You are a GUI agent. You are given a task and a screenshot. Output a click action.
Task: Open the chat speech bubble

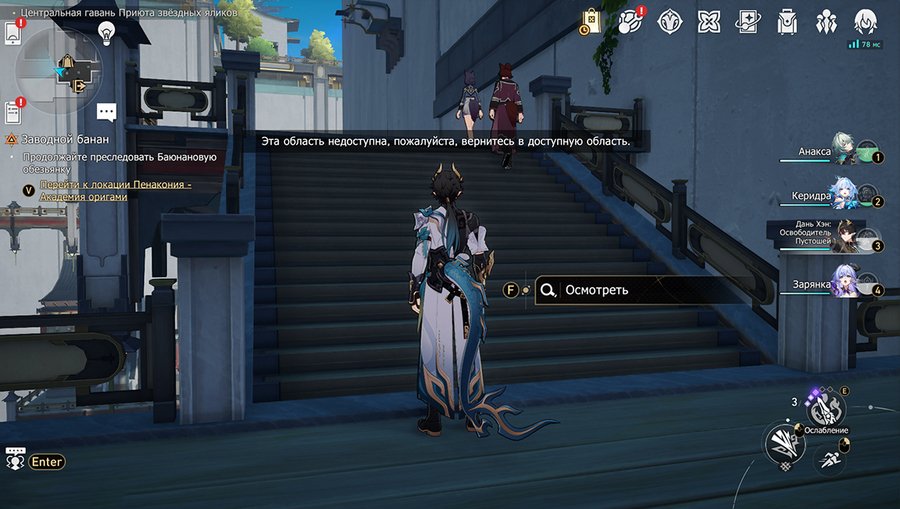[107, 113]
